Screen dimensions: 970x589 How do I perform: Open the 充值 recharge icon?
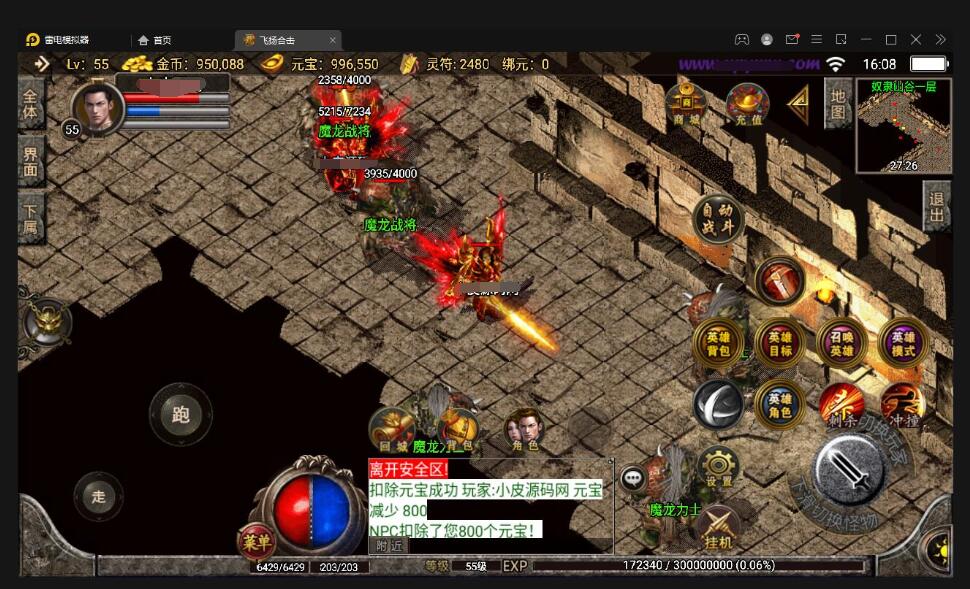coord(748,103)
